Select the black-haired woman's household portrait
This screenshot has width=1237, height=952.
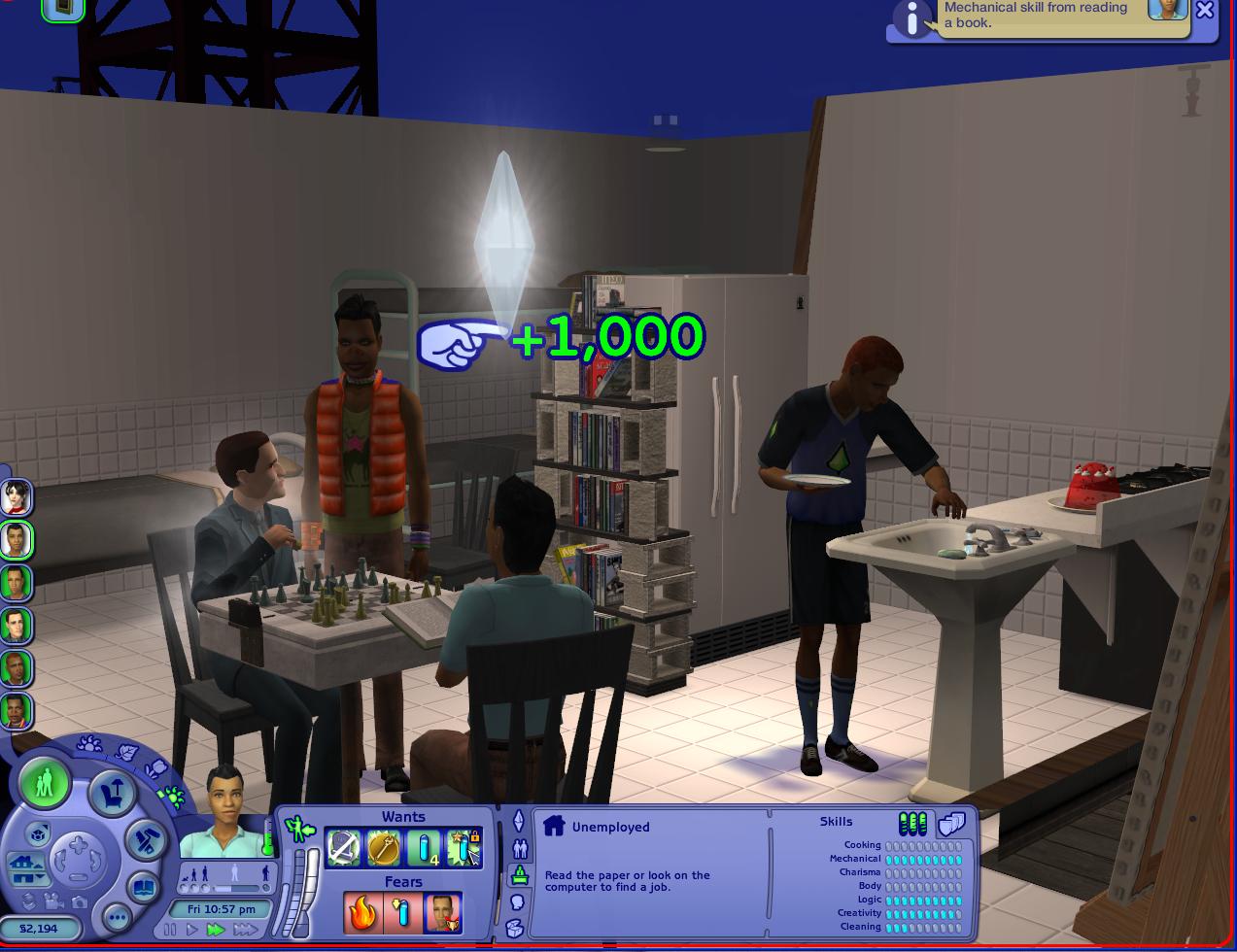17,497
